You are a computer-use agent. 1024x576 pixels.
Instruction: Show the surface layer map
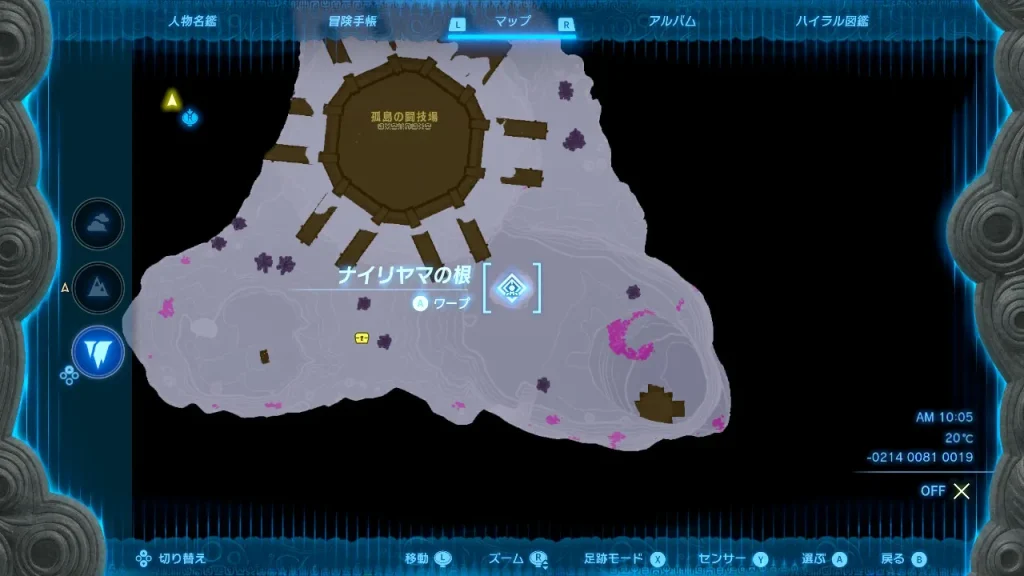98,288
